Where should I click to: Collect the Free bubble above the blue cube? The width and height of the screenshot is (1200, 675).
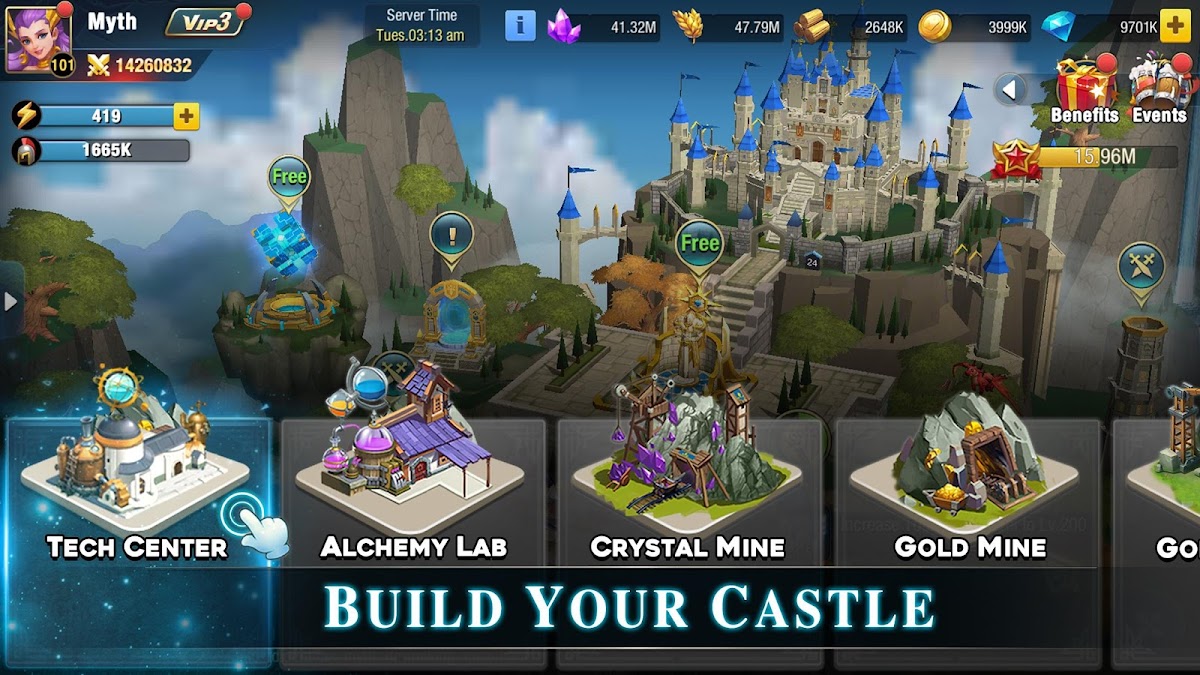[289, 178]
